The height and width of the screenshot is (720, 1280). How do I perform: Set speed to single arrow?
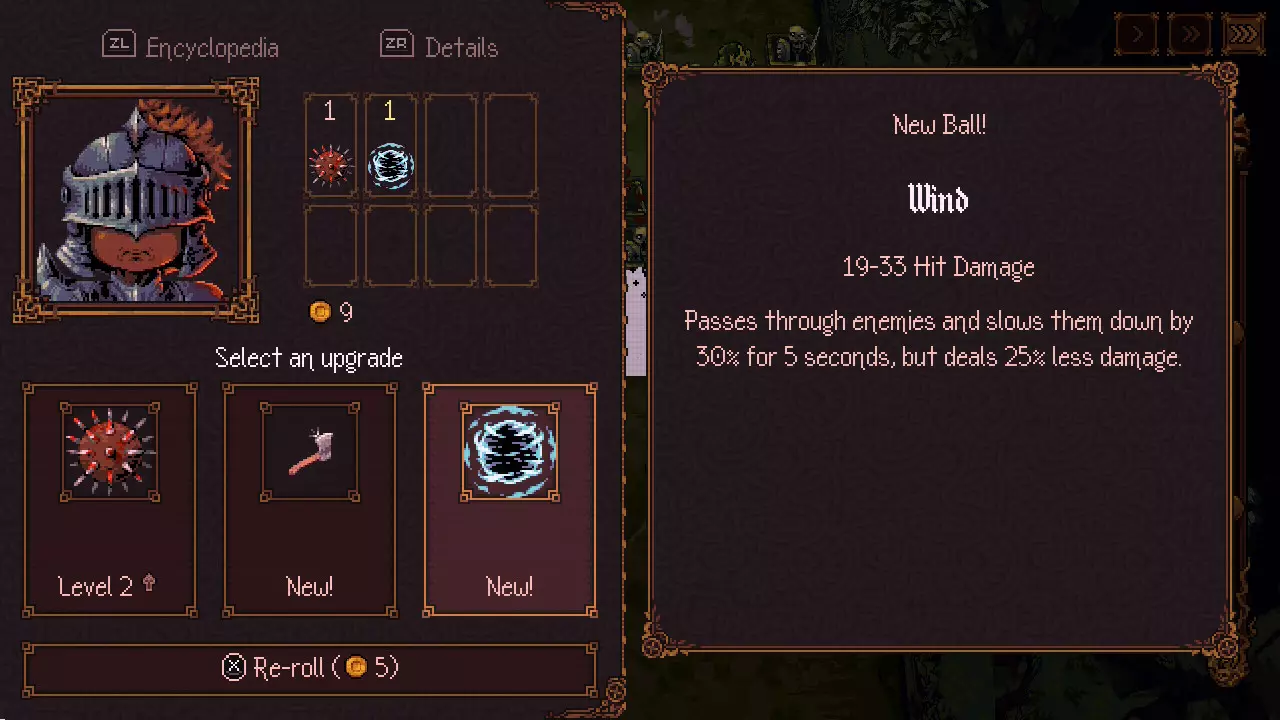click(1137, 35)
